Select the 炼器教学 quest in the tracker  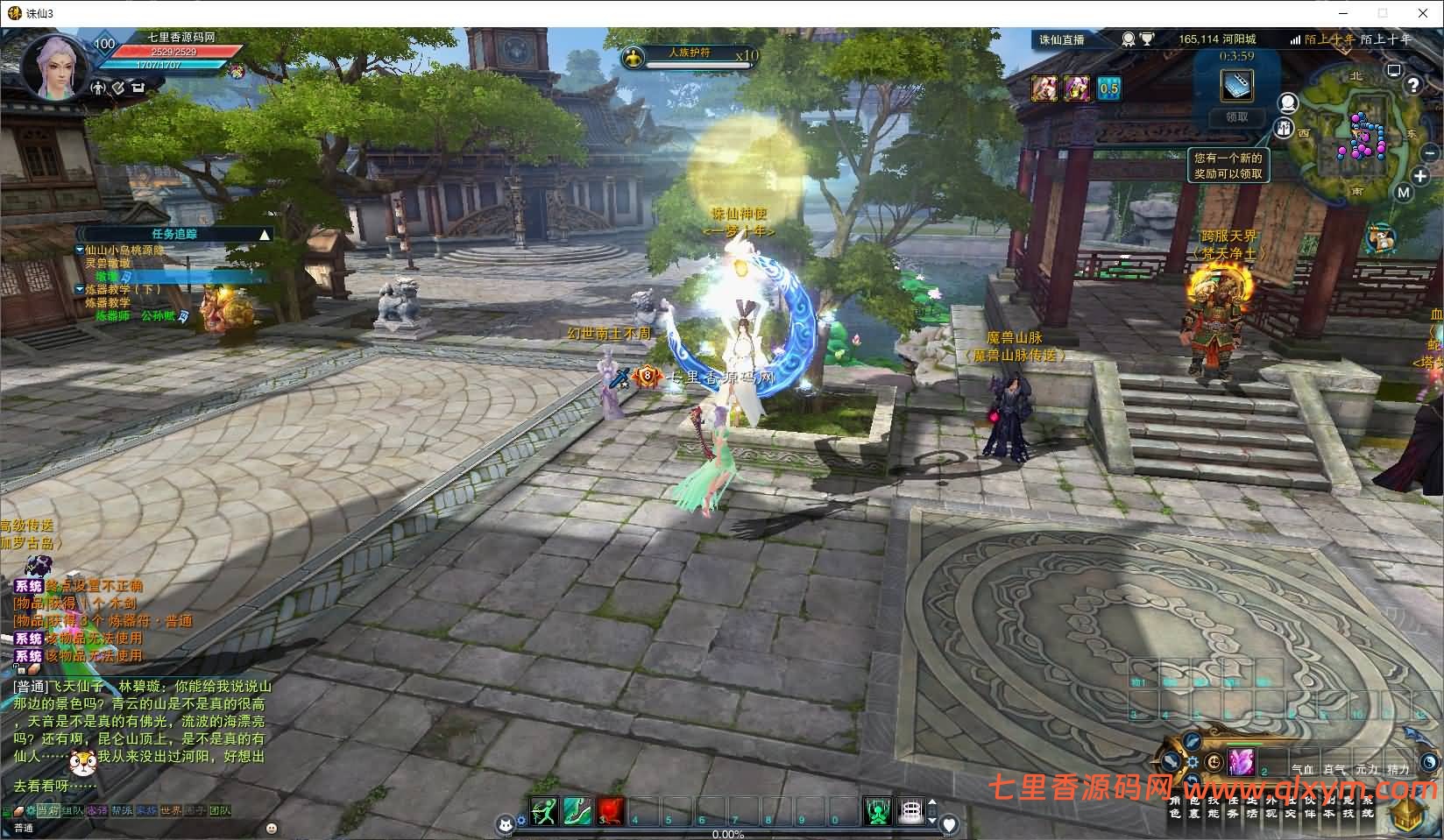pyautogui.click(x=123, y=289)
